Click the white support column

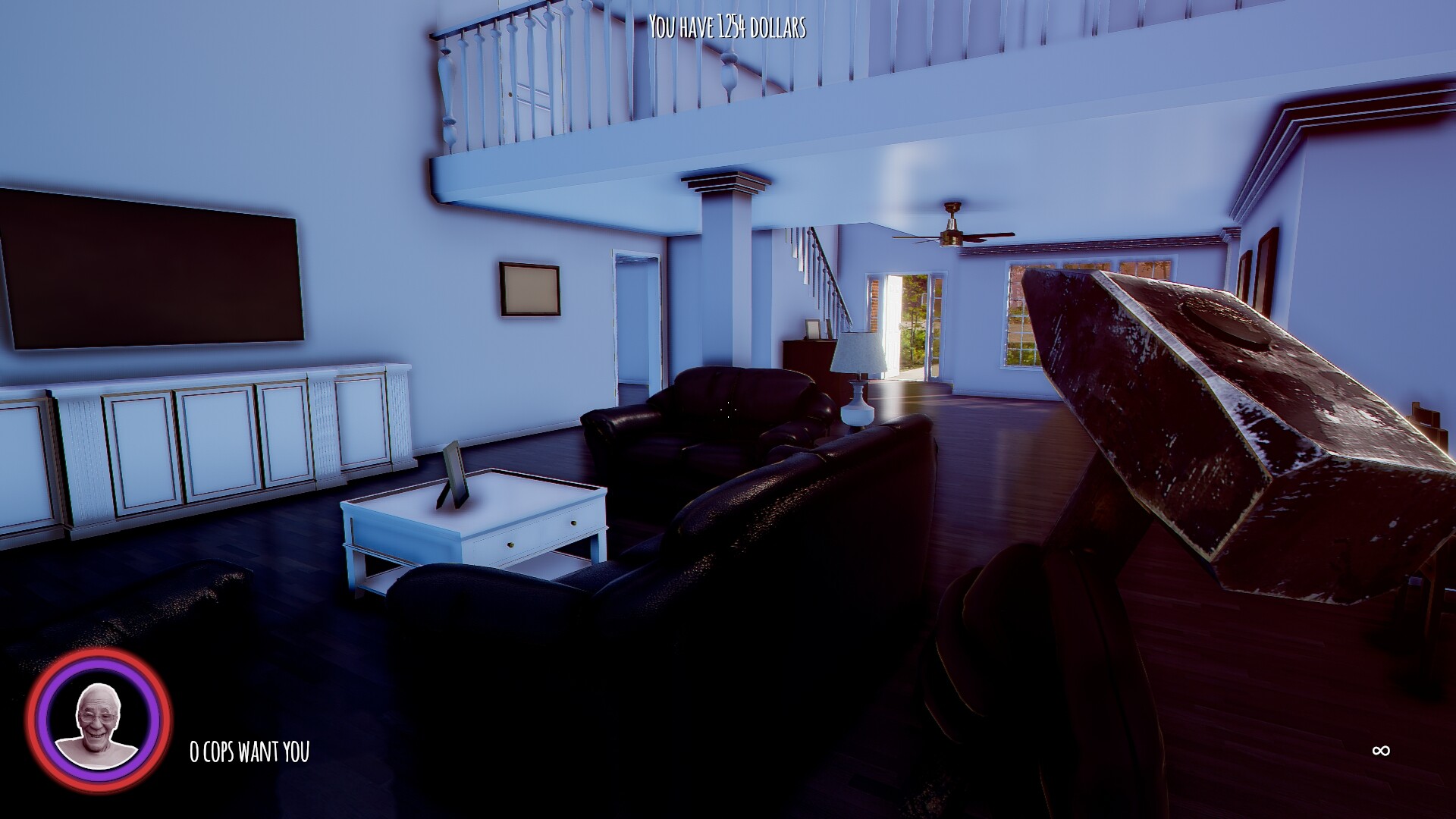720,273
